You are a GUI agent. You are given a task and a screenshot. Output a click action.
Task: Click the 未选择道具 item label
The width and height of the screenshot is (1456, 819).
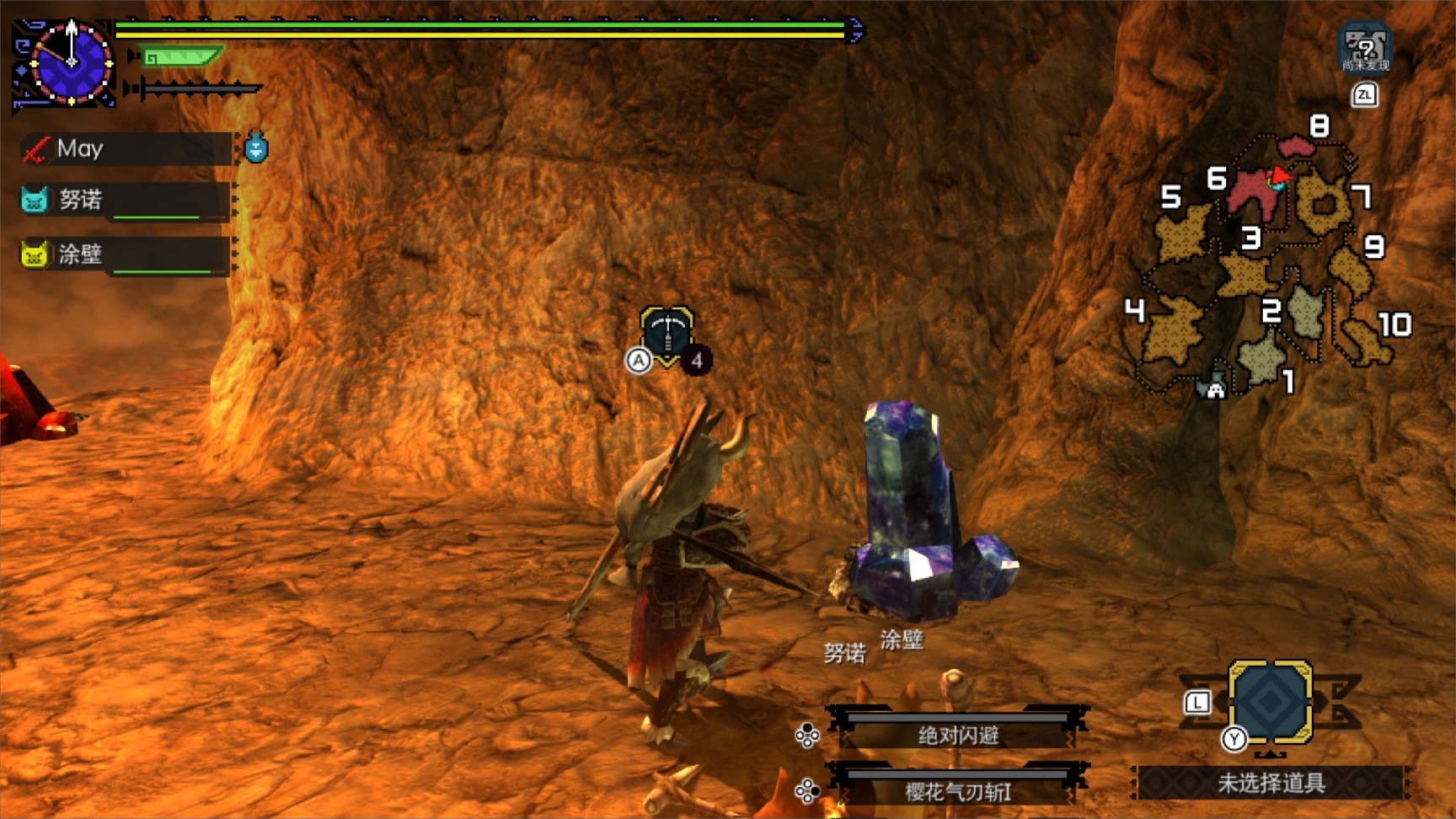pos(1270,784)
